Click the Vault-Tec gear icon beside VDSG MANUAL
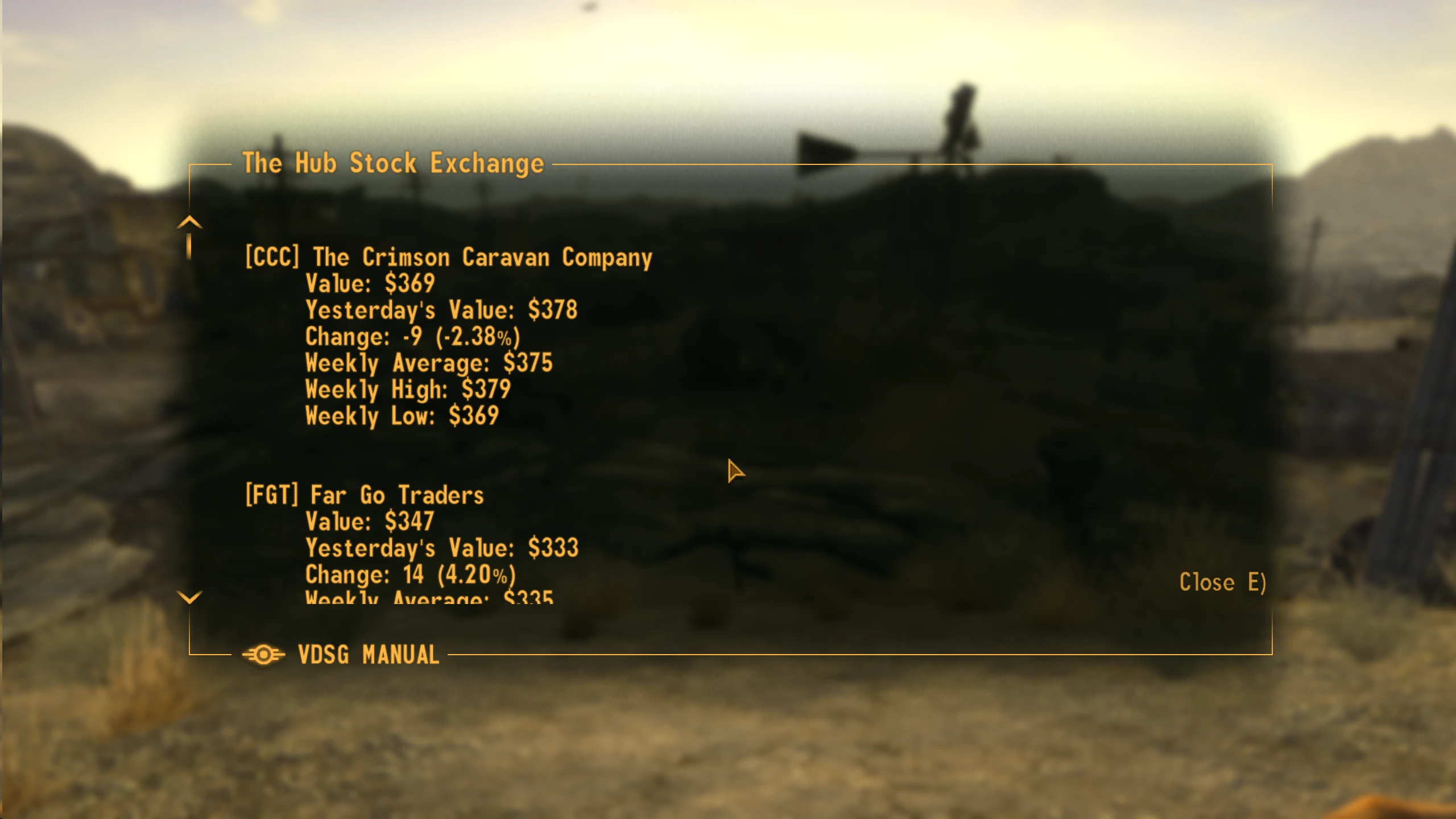The width and height of the screenshot is (1456, 819). (x=264, y=654)
